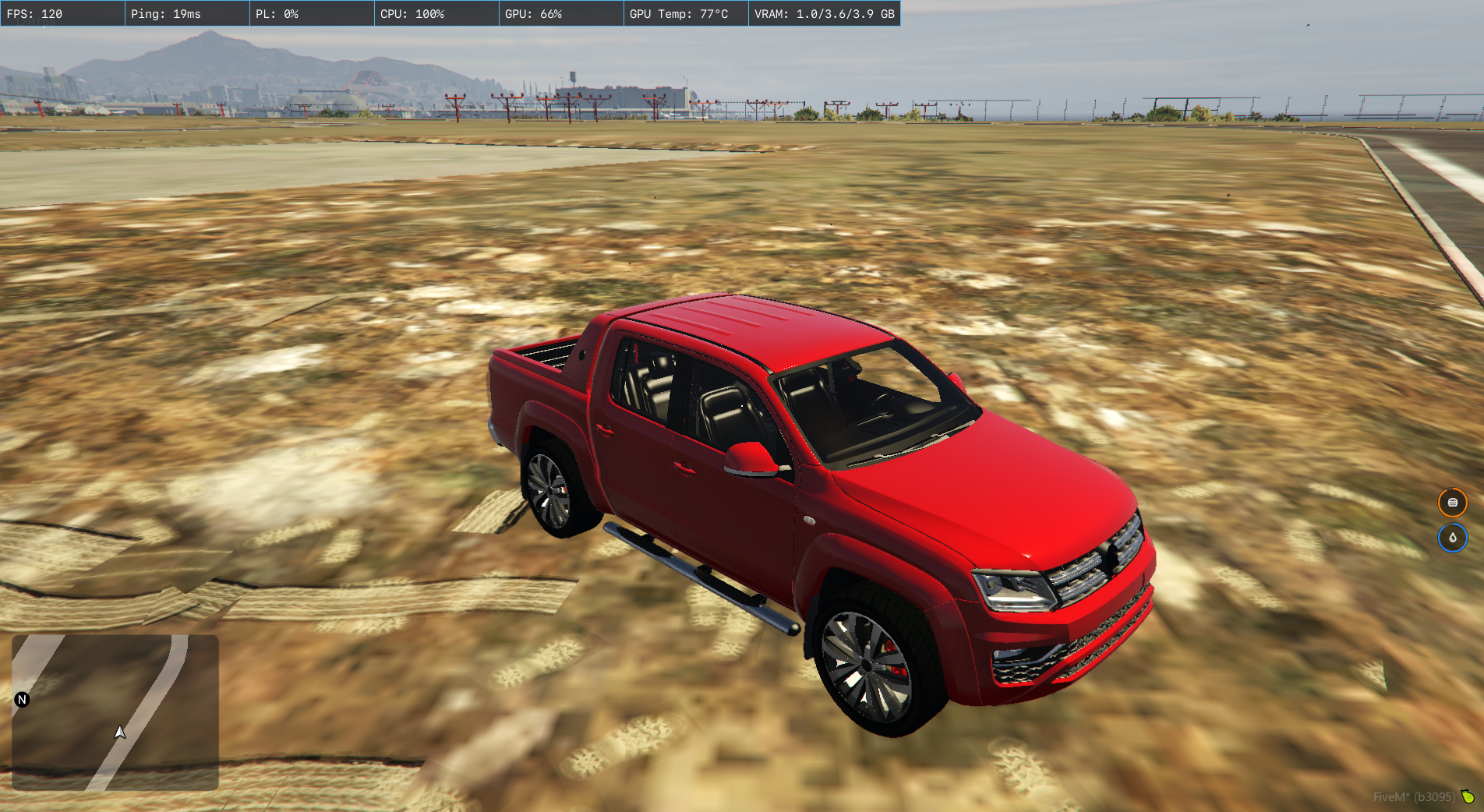
Task: Click the minimap in the corner
Action: (x=115, y=712)
